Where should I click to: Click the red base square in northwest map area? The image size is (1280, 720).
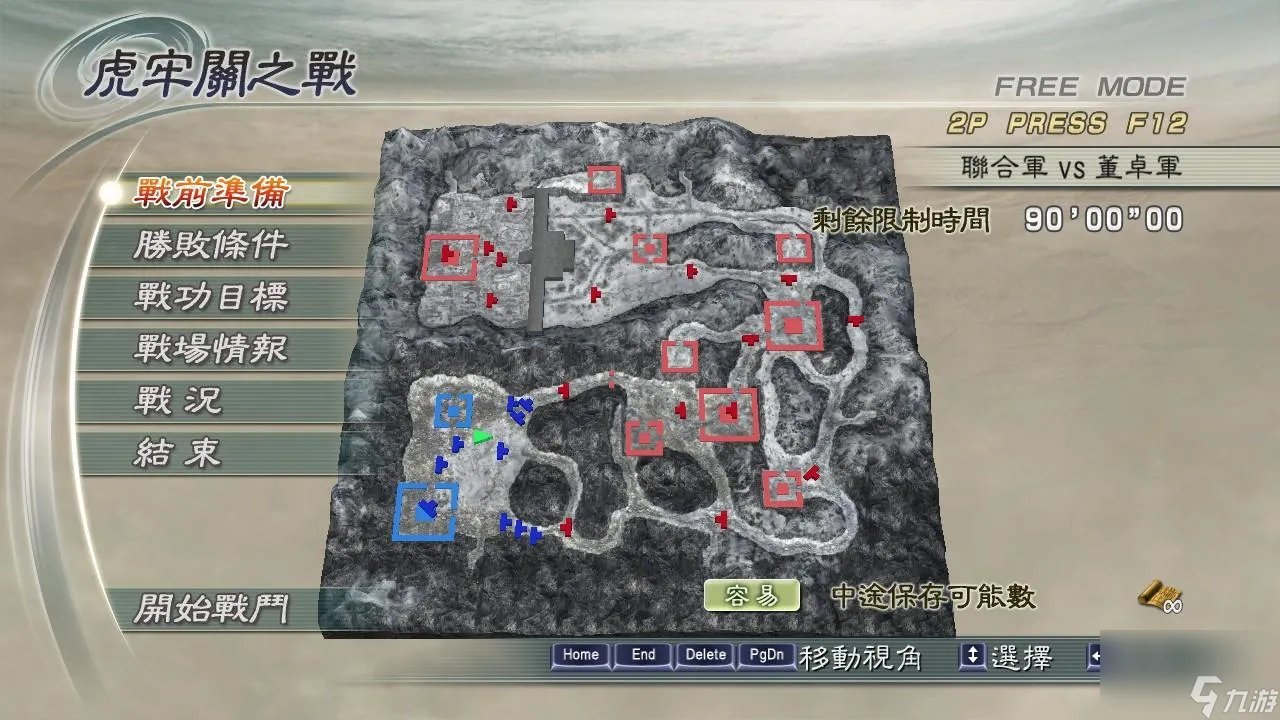452,257
